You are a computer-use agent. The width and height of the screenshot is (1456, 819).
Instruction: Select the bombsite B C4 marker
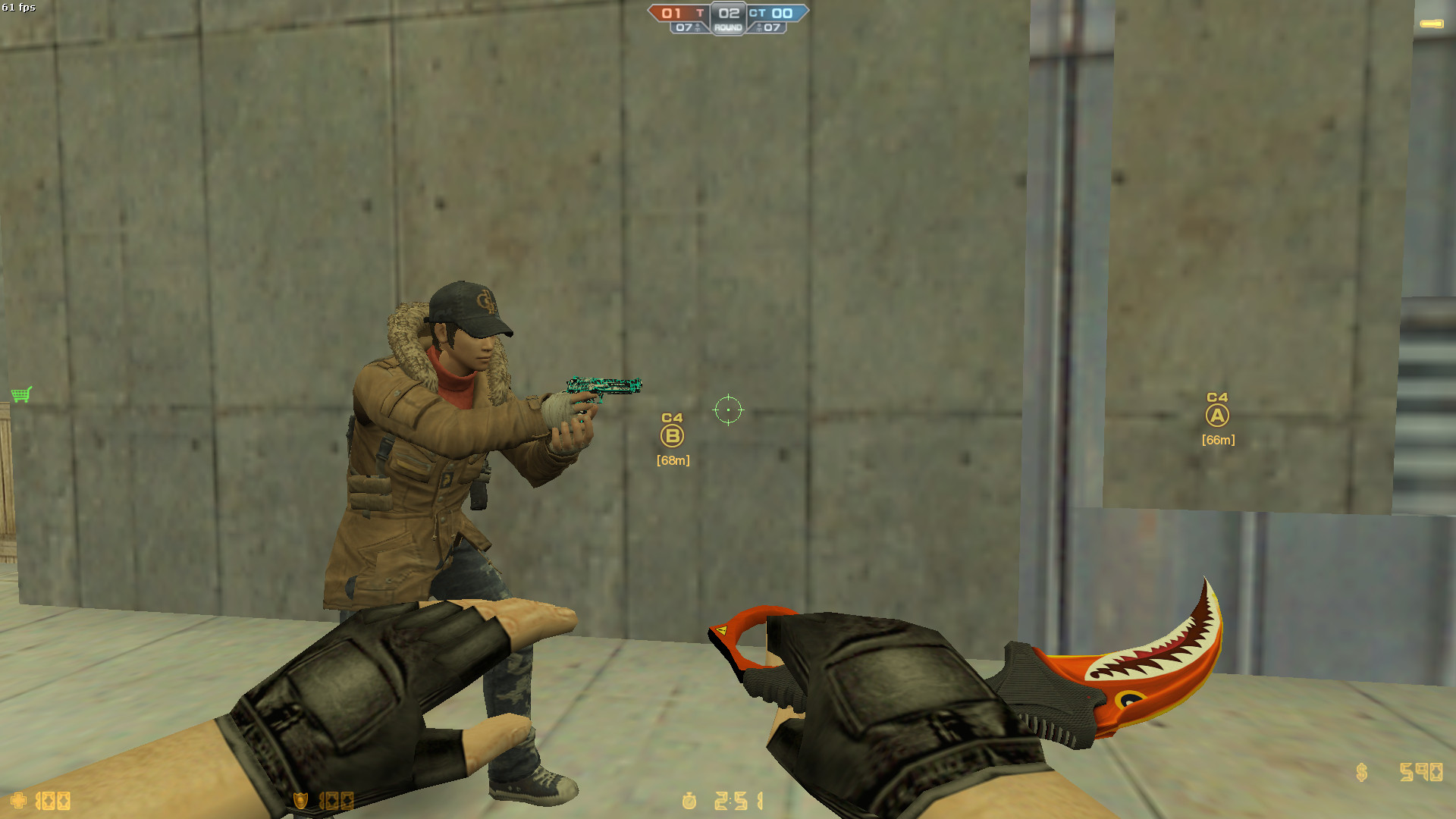[x=672, y=435]
